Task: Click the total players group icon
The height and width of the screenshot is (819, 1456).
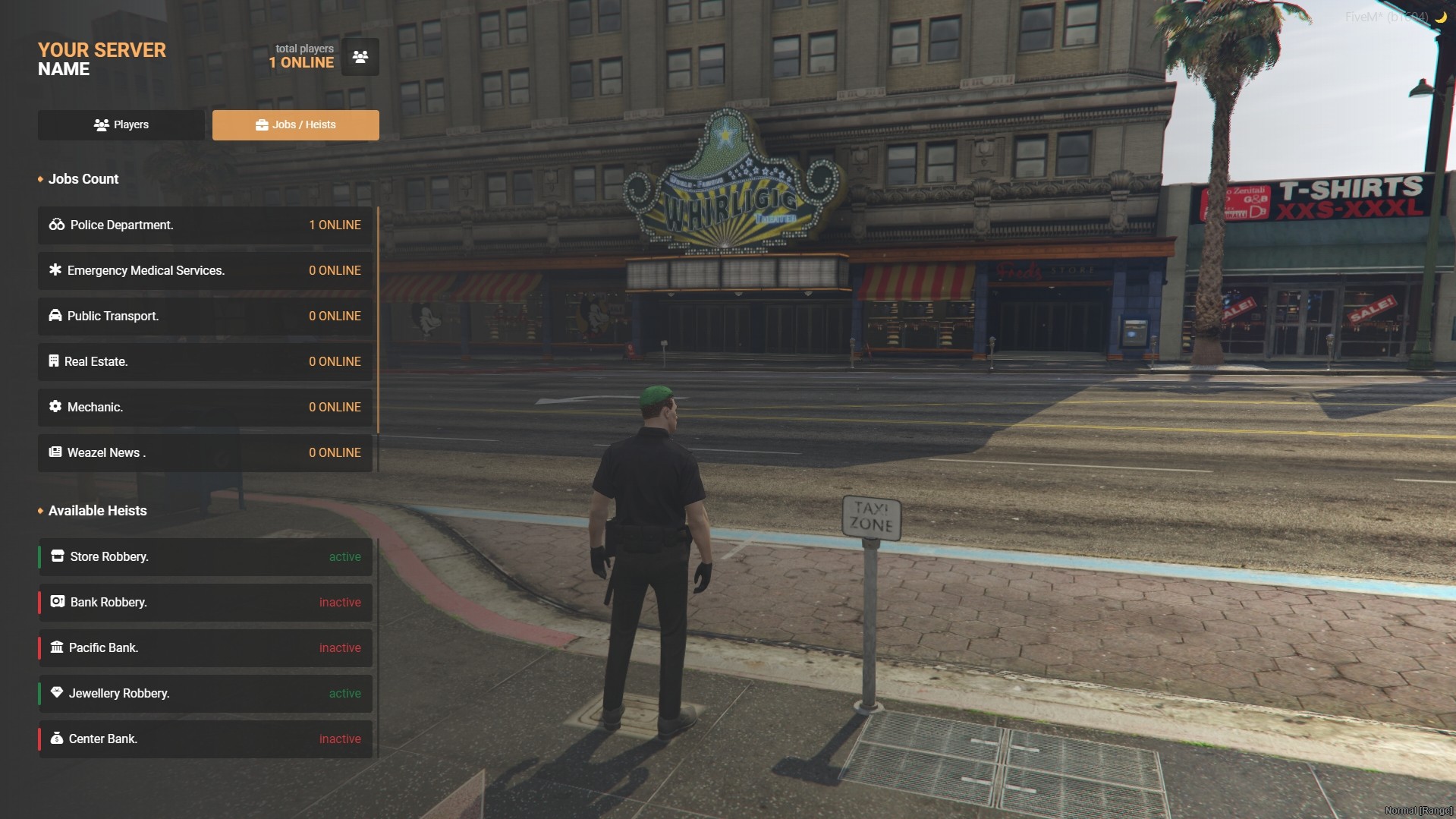Action: point(360,57)
